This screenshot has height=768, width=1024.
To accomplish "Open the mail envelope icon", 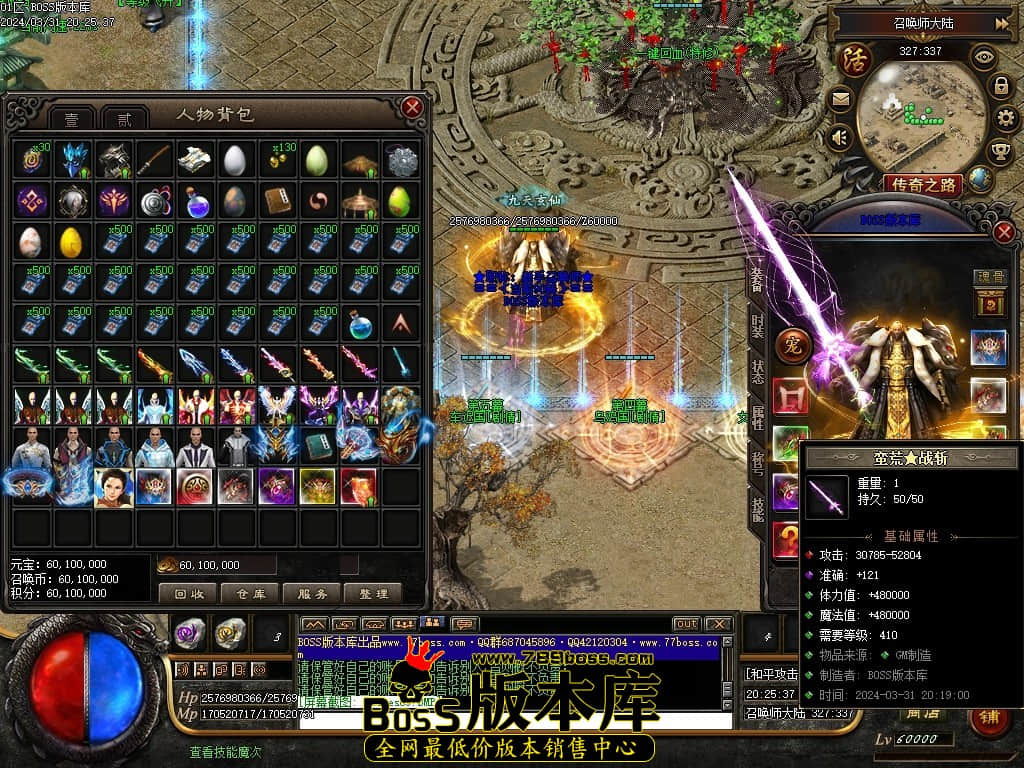I will (839, 98).
